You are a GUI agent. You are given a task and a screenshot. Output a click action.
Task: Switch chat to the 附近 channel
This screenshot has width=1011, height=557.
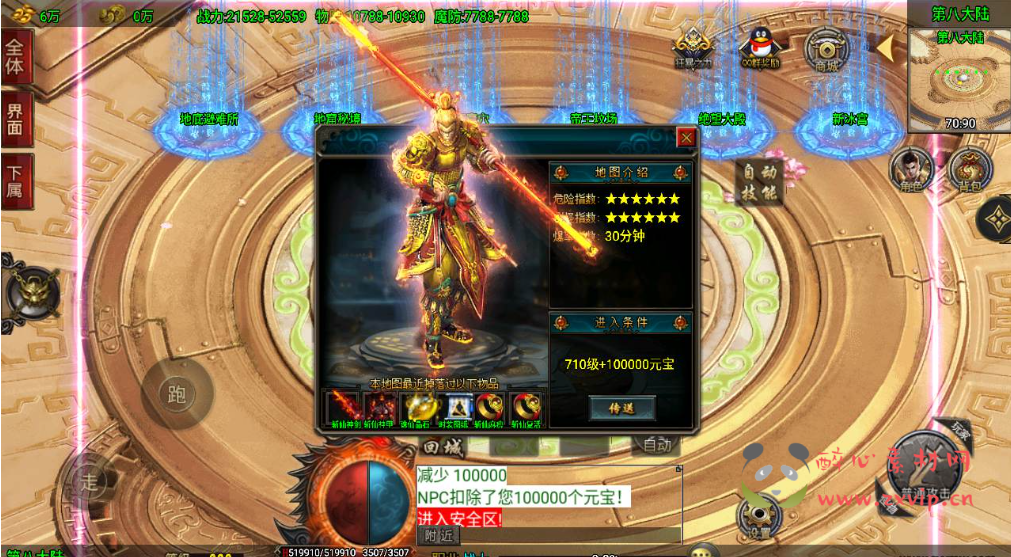(438, 536)
